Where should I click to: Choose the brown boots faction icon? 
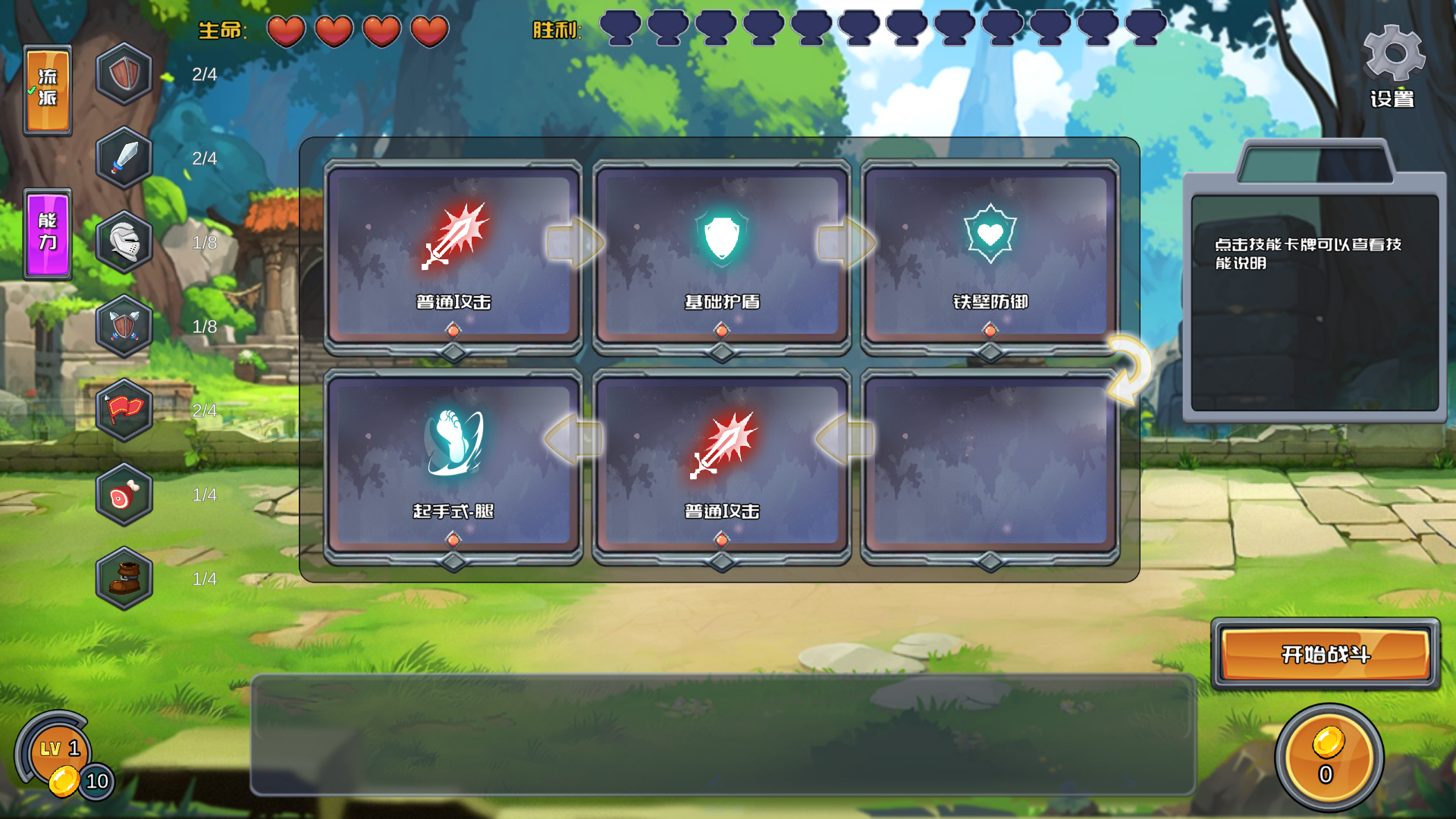124,579
